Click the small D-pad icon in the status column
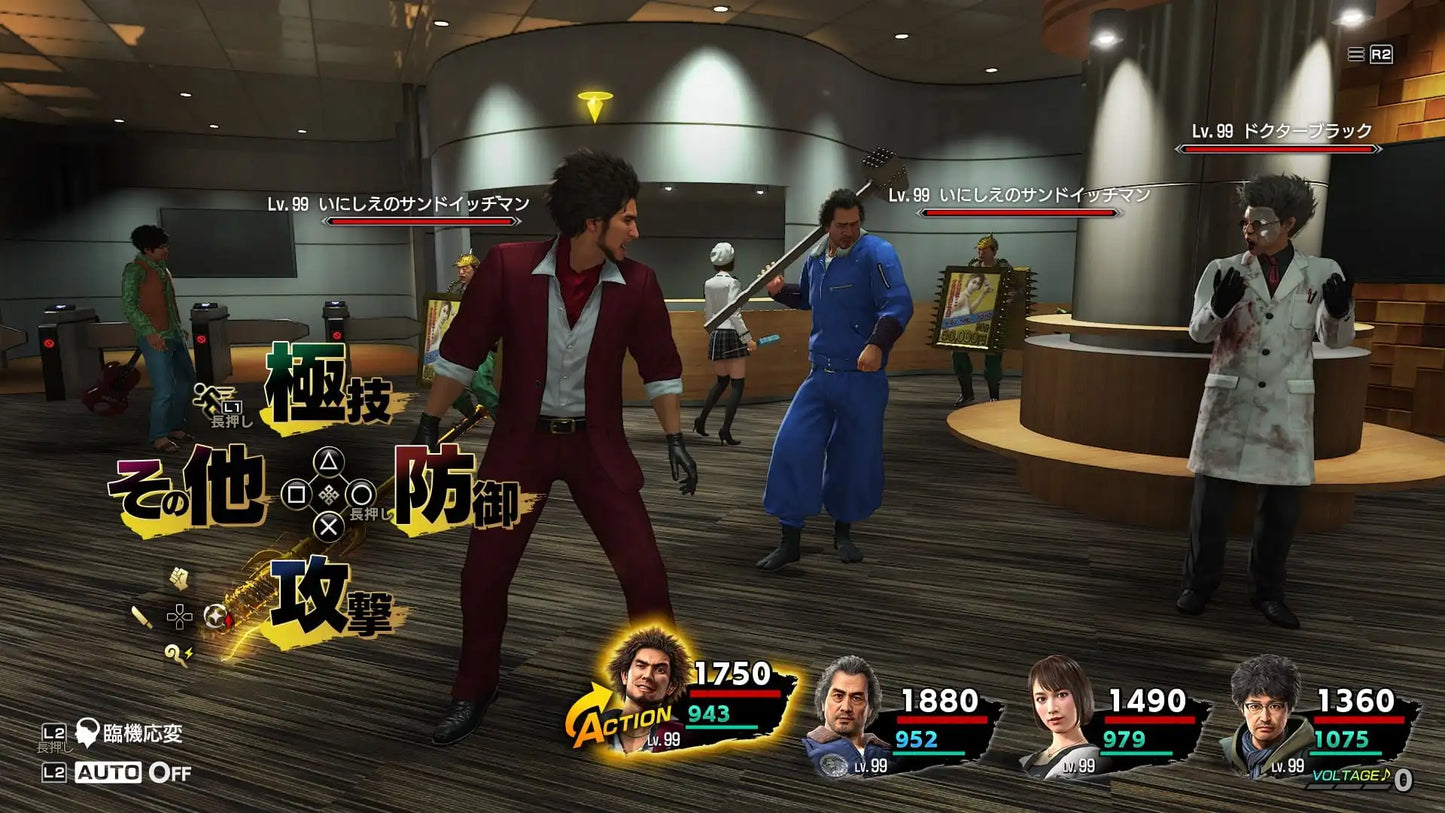The image size is (1445, 813). pos(178,617)
